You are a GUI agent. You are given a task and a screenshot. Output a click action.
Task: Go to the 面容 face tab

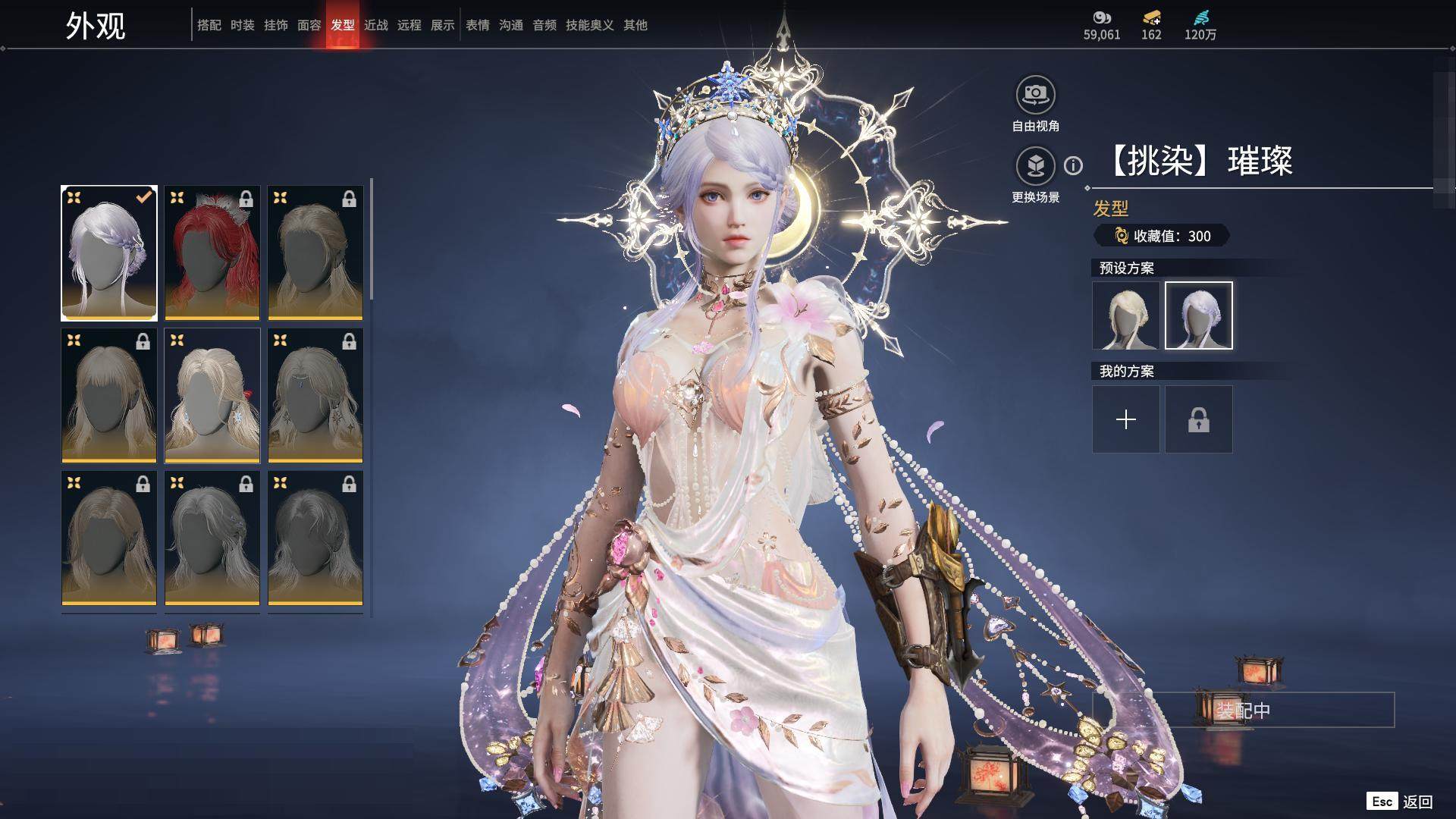(309, 25)
